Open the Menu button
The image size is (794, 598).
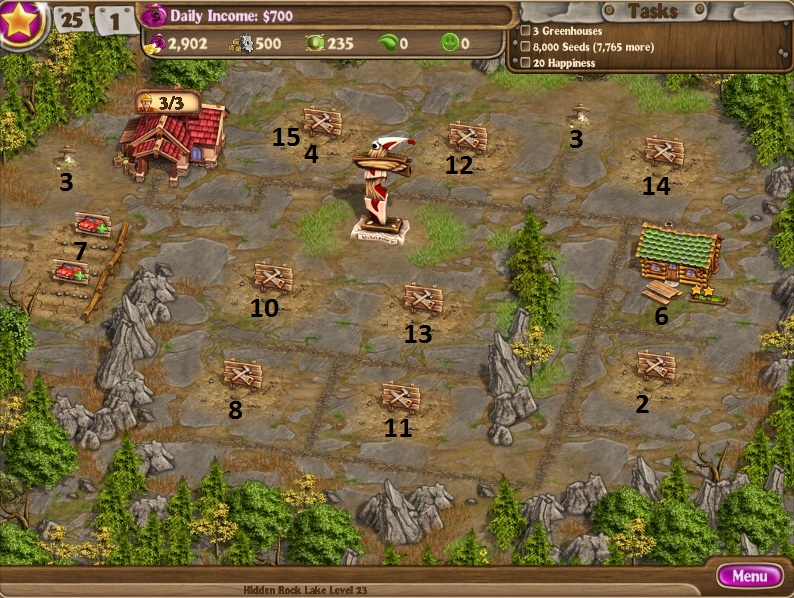(750, 576)
